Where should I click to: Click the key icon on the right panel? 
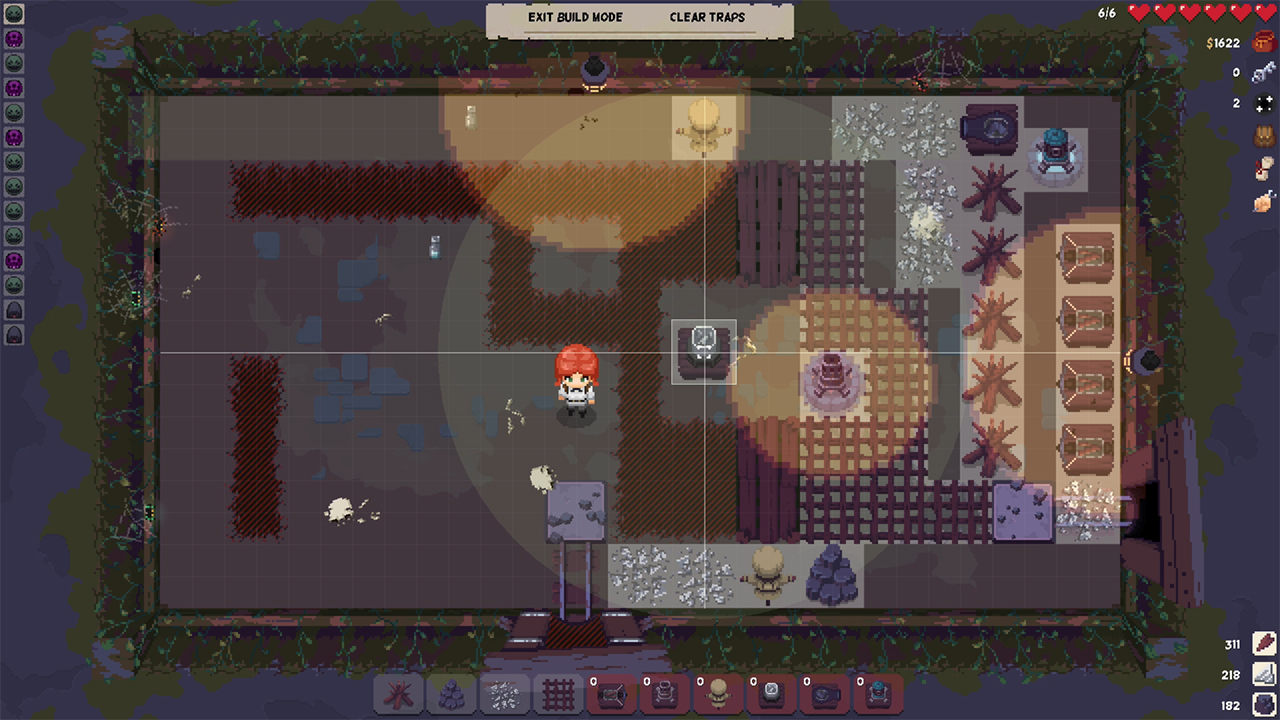1263,72
